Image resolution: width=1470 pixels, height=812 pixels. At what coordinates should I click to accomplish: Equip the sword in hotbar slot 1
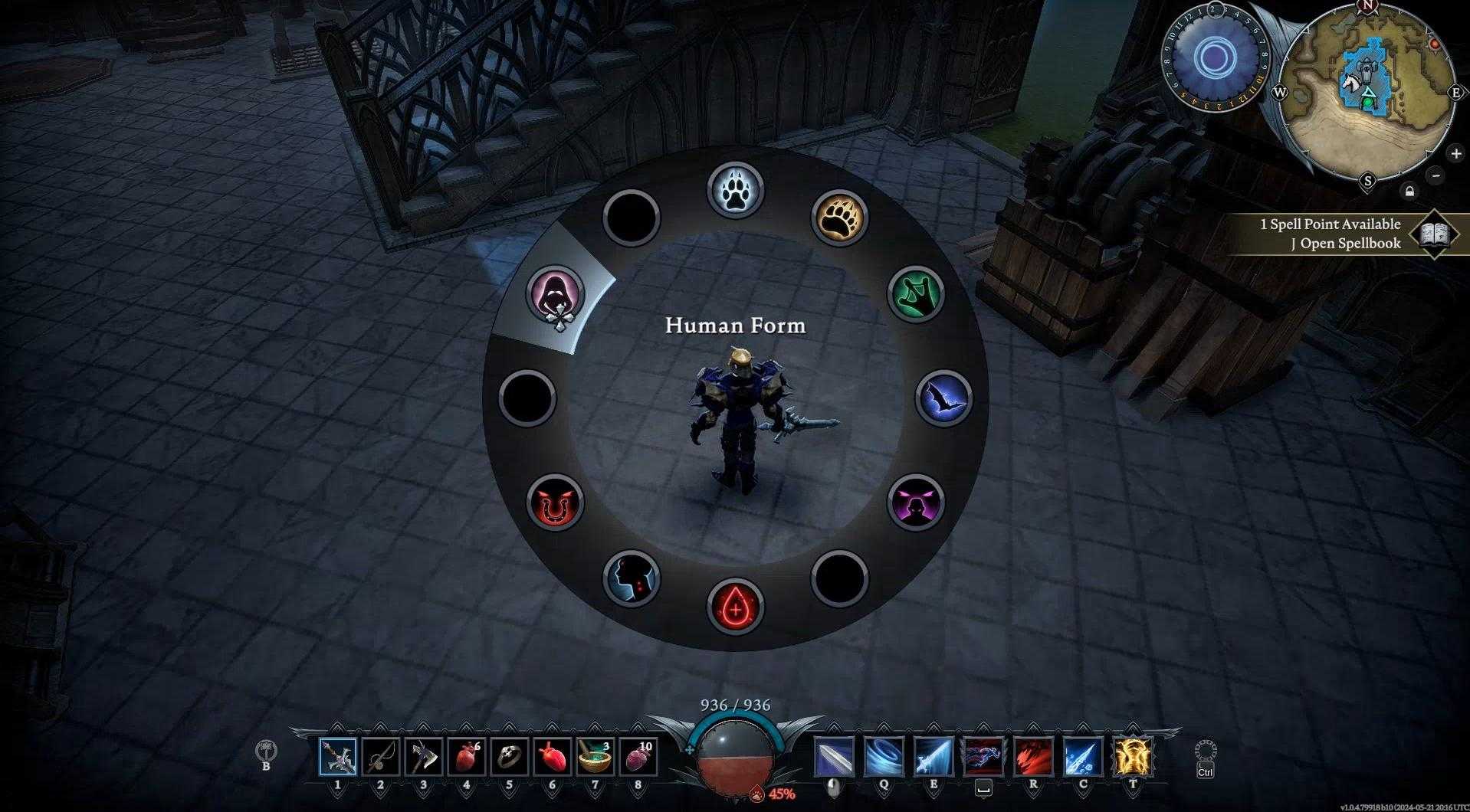pyautogui.click(x=338, y=758)
